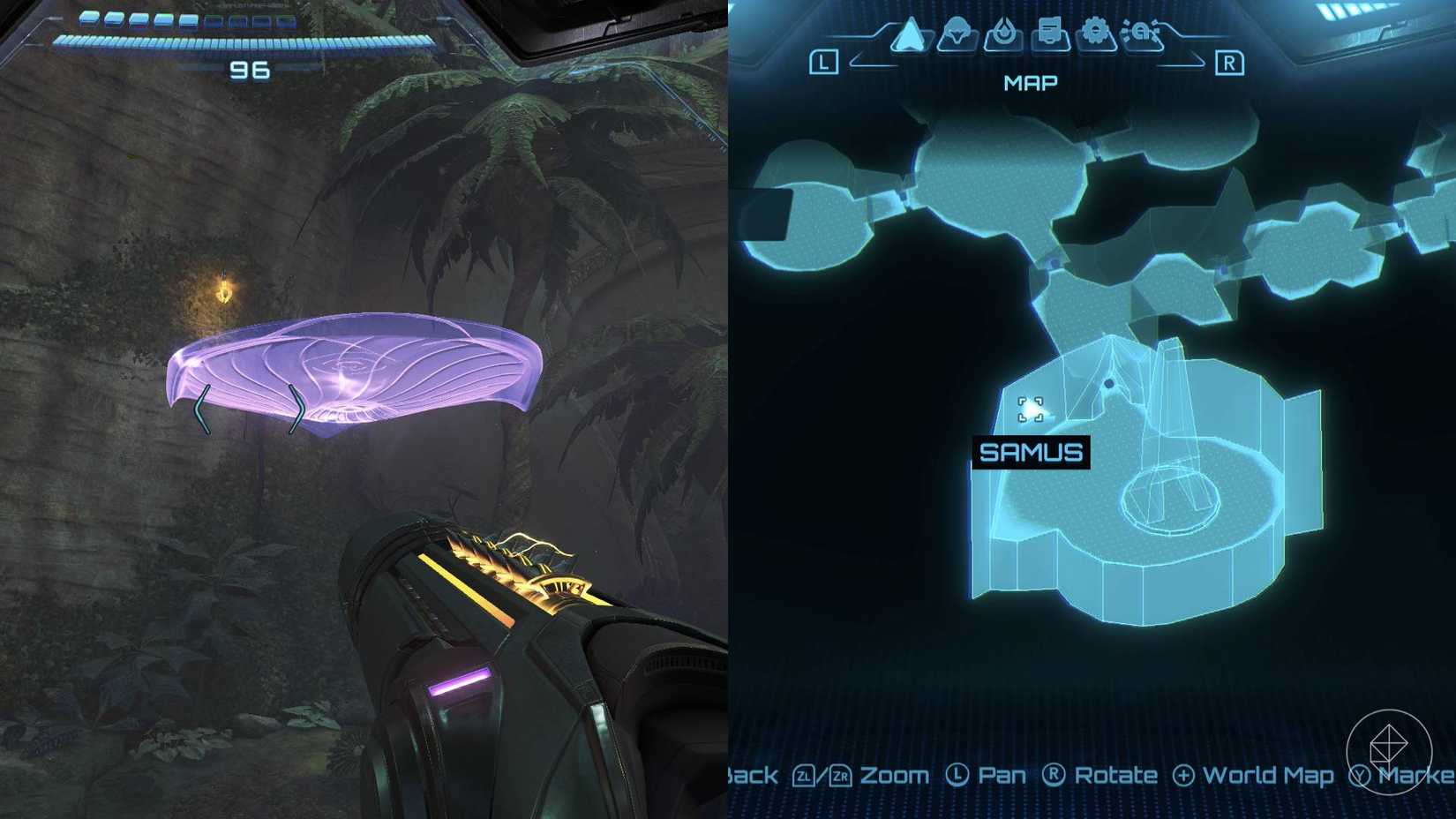
Task: Select the Pan control label
Action: click(1002, 776)
